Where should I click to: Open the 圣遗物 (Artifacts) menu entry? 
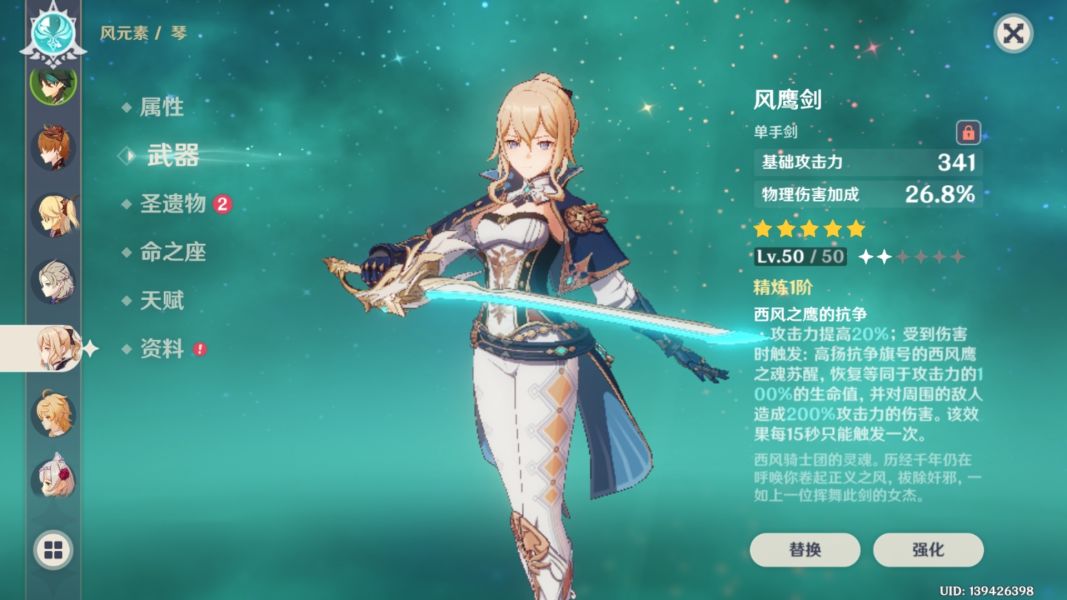pyautogui.click(x=172, y=204)
